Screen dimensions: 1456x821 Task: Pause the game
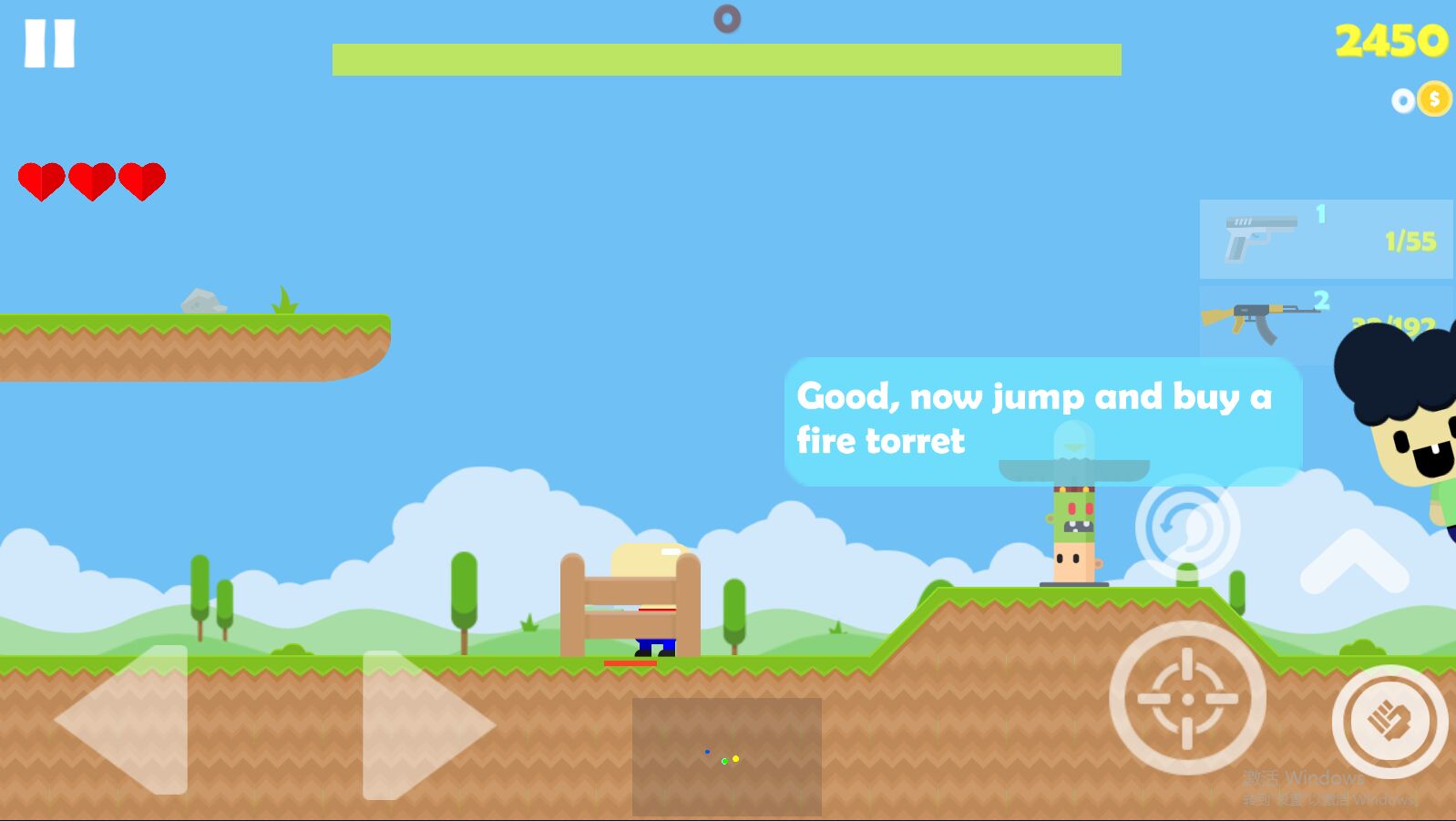click(49, 44)
